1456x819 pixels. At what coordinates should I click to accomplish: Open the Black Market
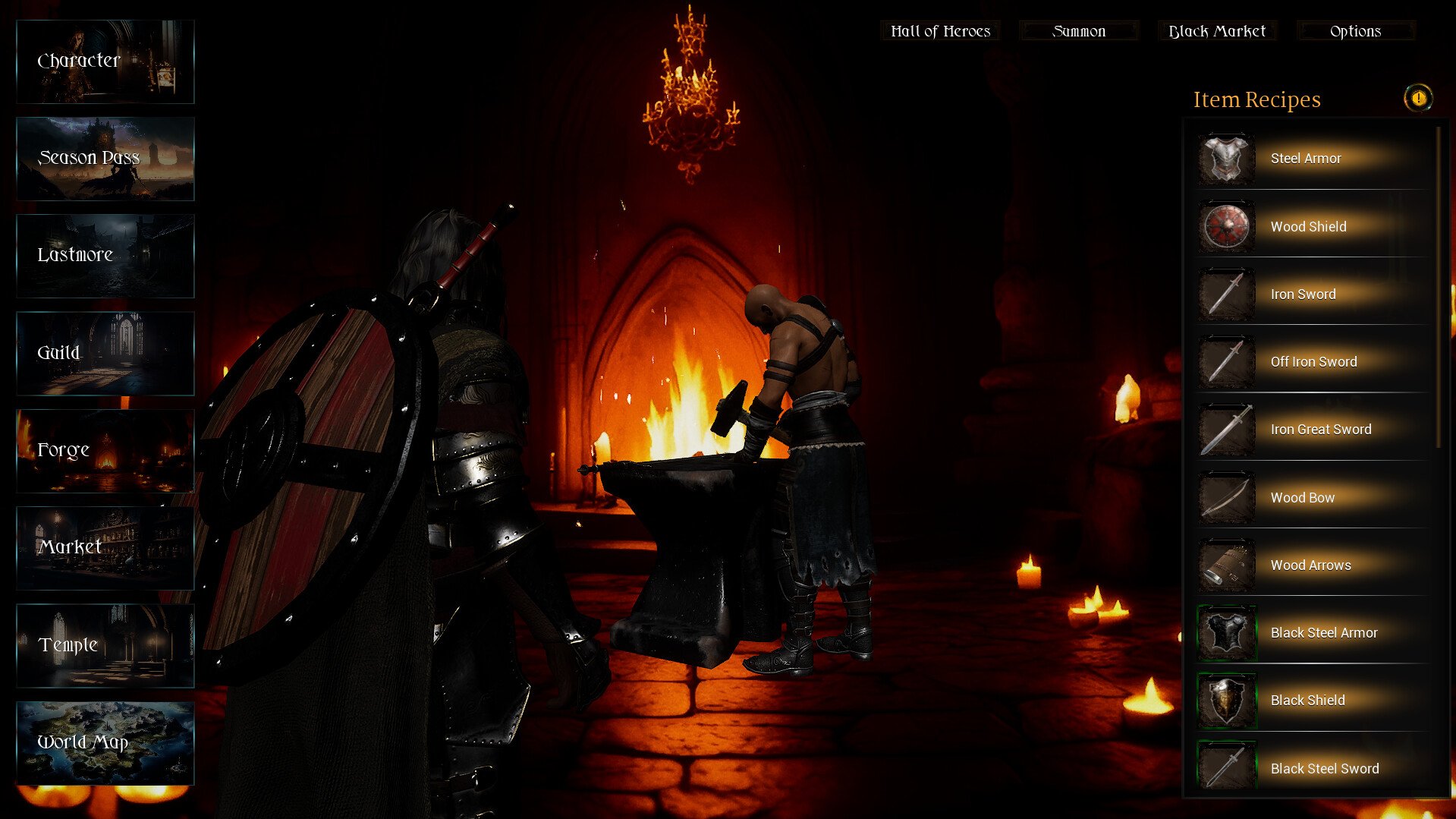pyautogui.click(x=1217, y=31)
